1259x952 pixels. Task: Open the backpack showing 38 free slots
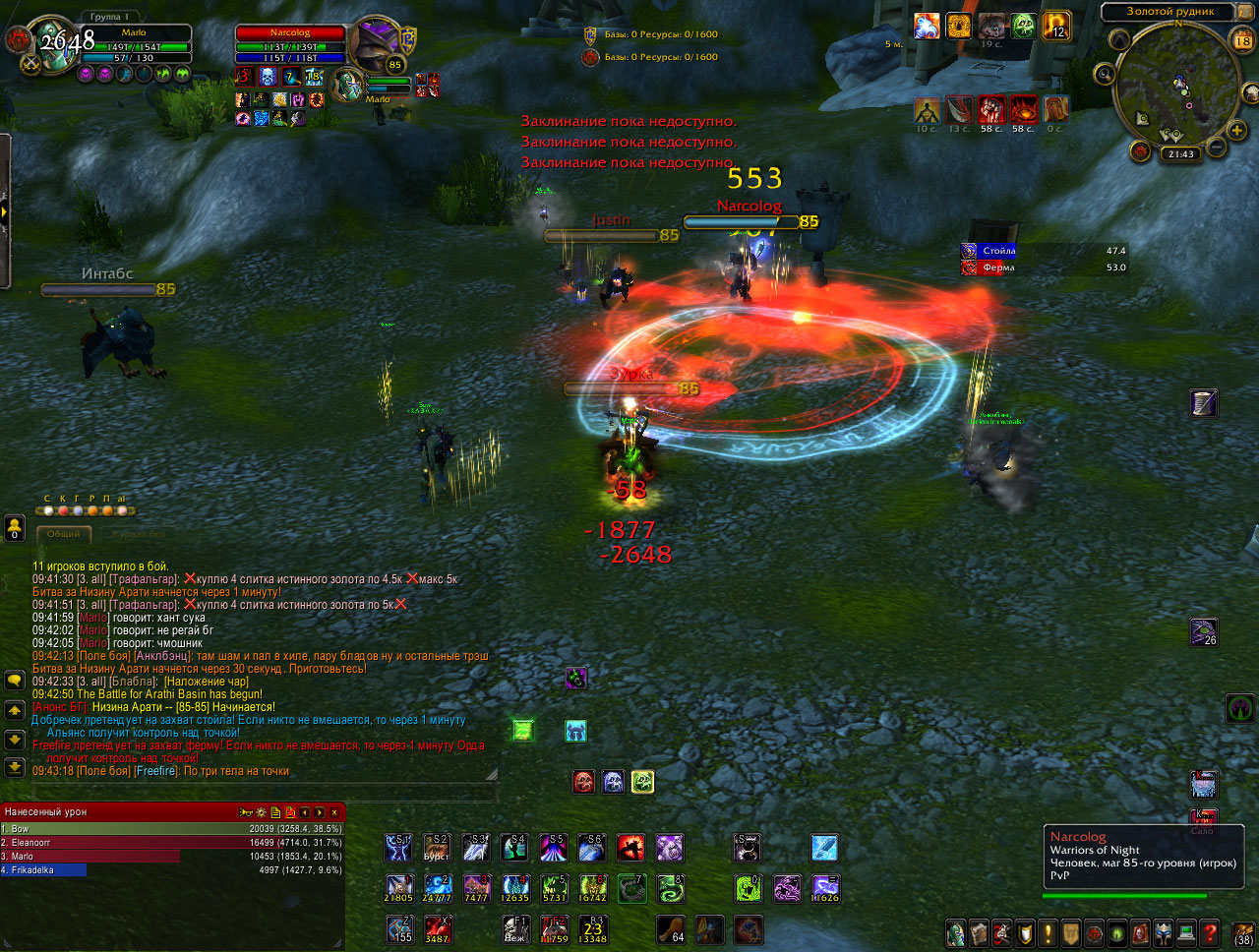[1243, 932]
